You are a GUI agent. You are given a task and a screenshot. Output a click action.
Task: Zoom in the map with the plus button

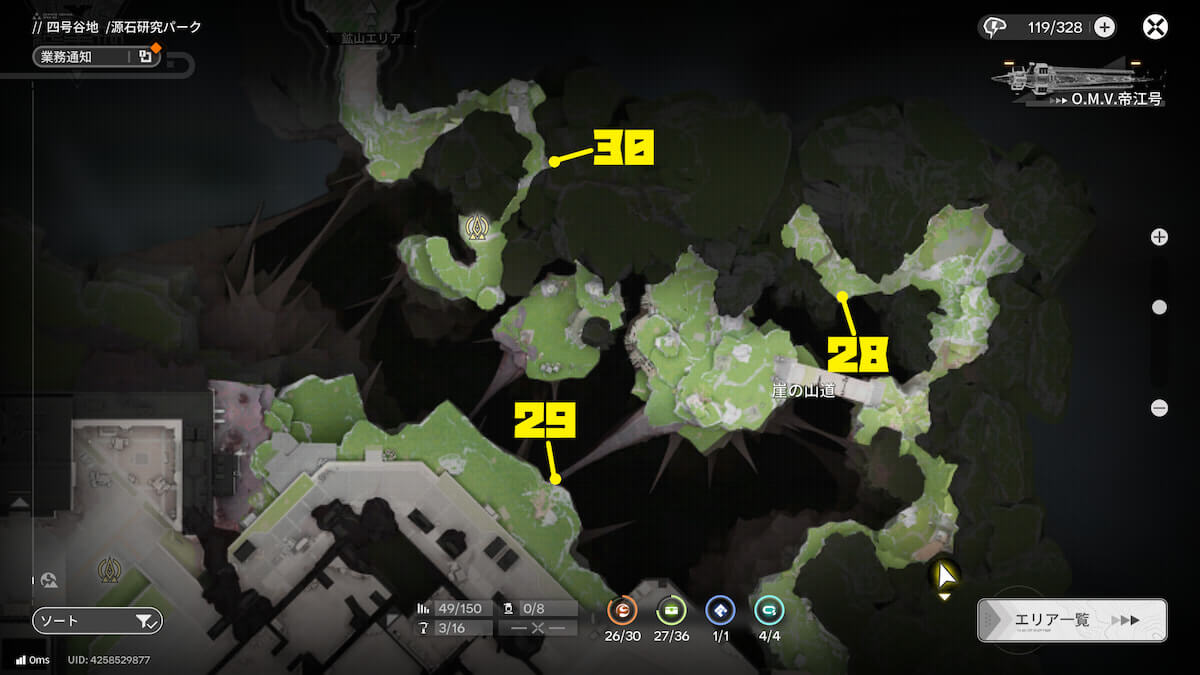tap(1159, 237)
